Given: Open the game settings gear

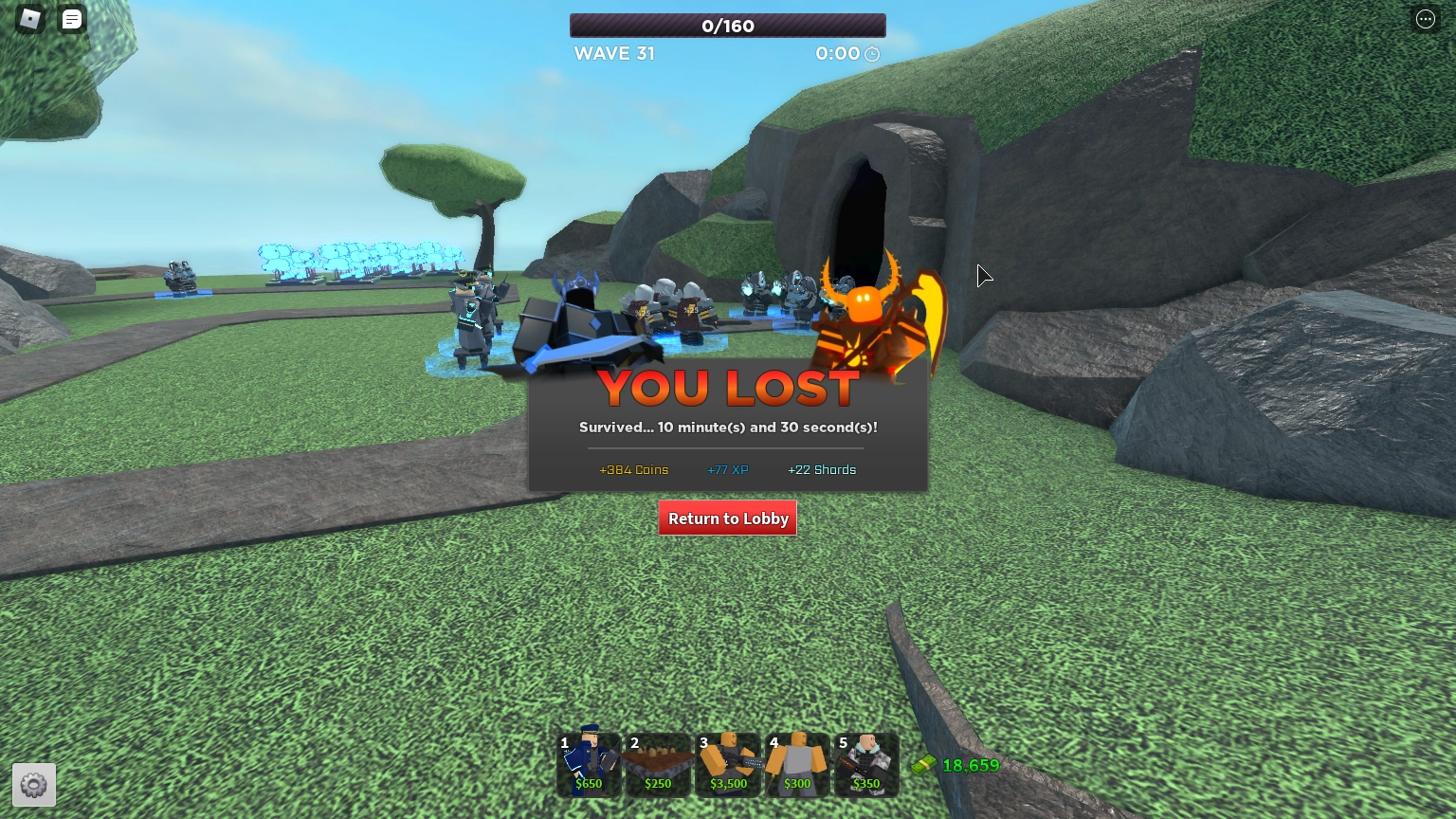Looking at the screenshot, I should click(x=34, y=785).
